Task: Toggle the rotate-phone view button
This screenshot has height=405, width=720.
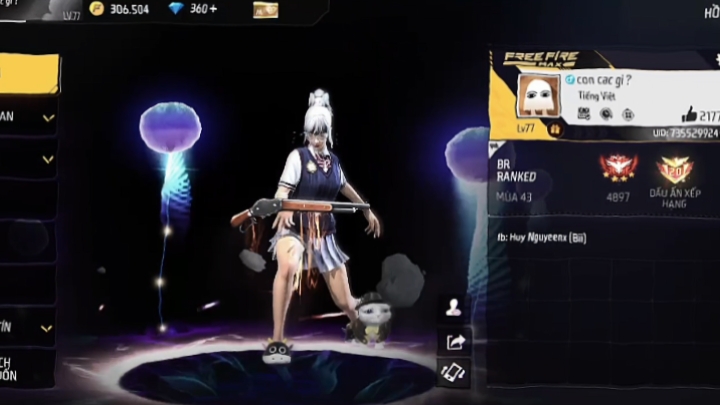Action: [x=453, y=372]
